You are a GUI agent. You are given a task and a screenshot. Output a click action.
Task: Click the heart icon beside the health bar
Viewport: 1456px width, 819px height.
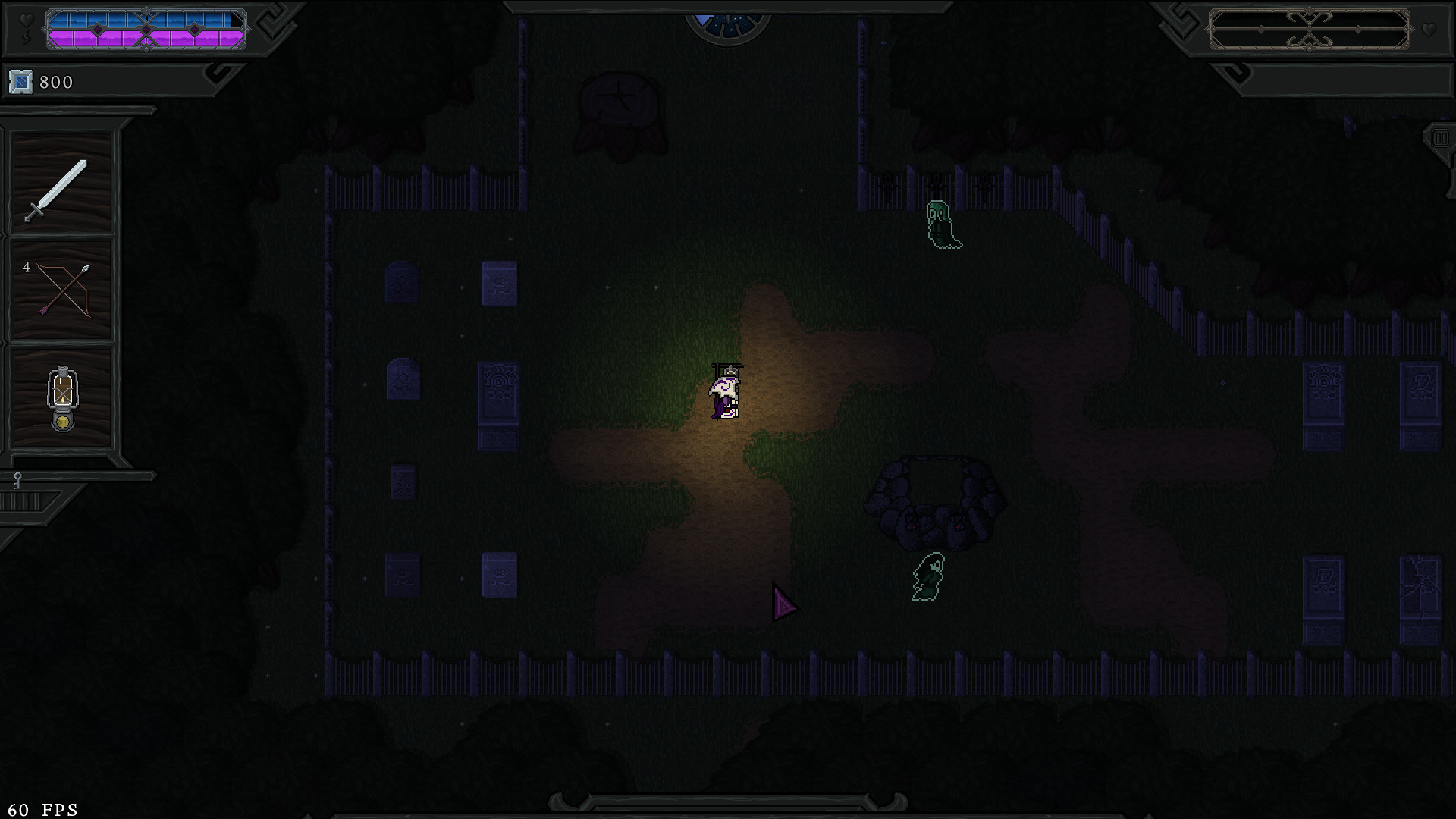coord(25,19)
